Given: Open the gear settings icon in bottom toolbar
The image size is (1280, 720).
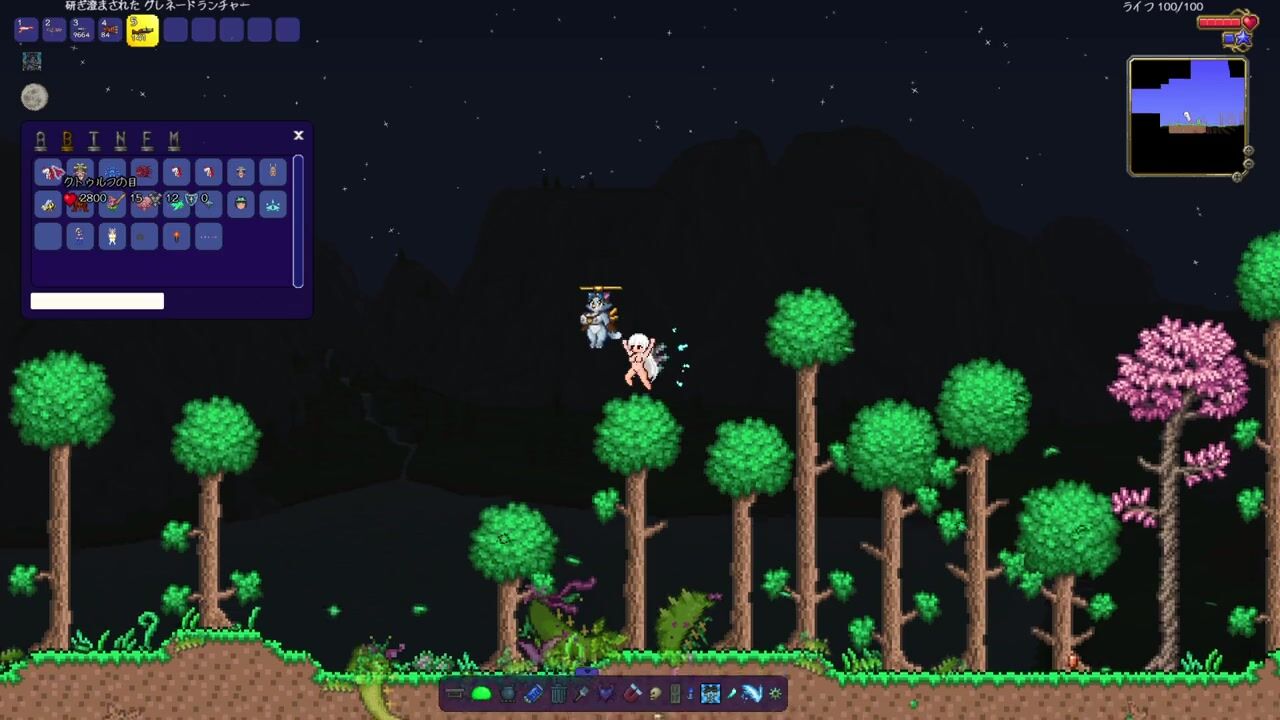Looking at the screenshot, I should 775,693.
